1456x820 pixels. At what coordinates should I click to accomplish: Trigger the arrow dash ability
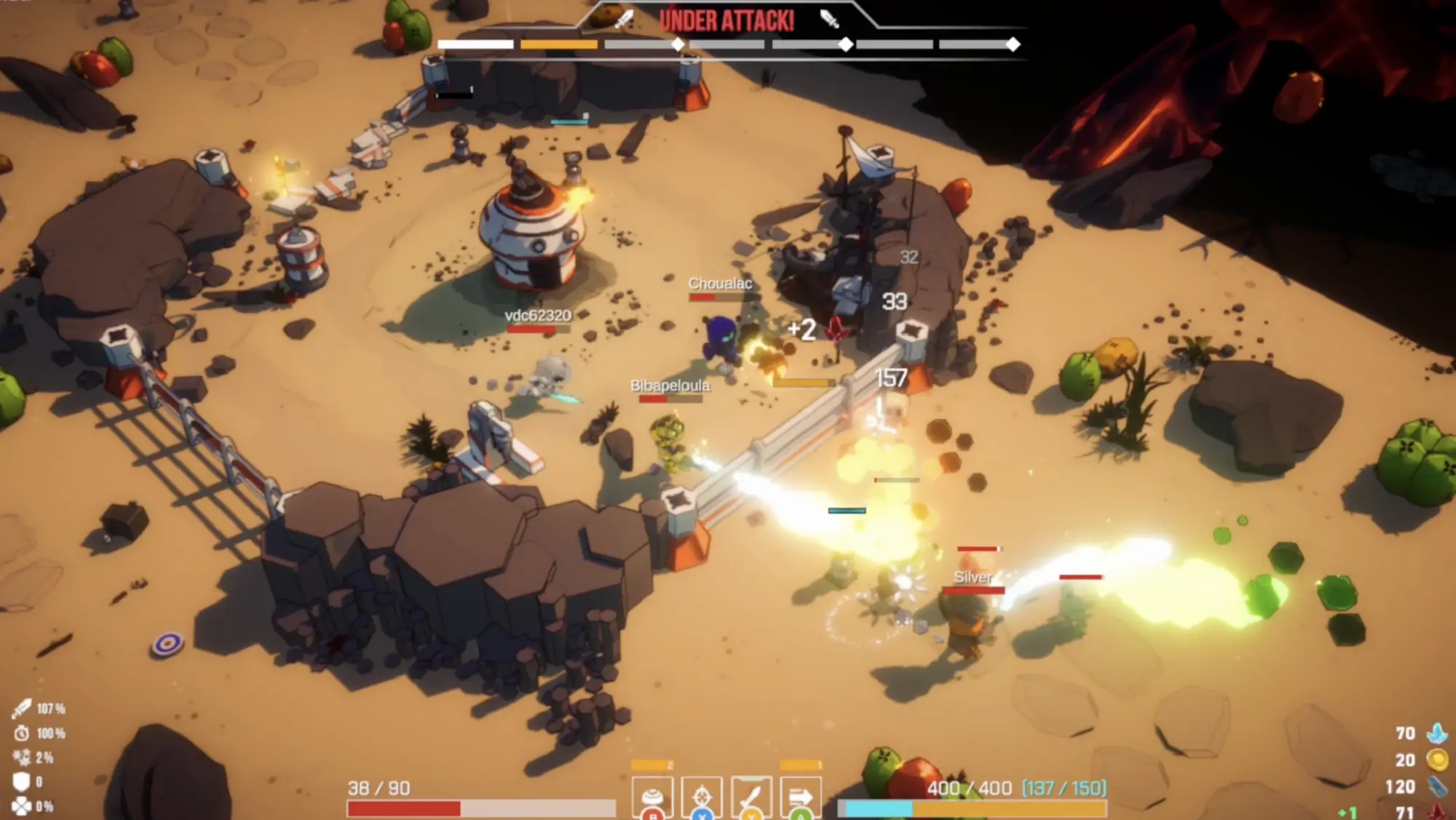tap(801, 797)
